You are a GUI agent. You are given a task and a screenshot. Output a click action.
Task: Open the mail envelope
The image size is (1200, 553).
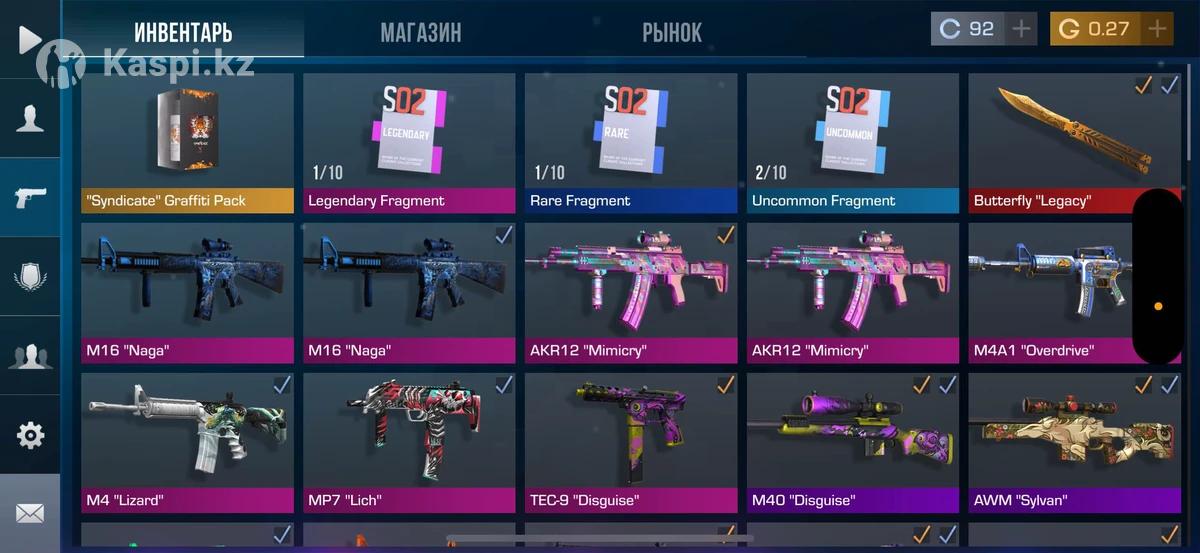point(30,513)
